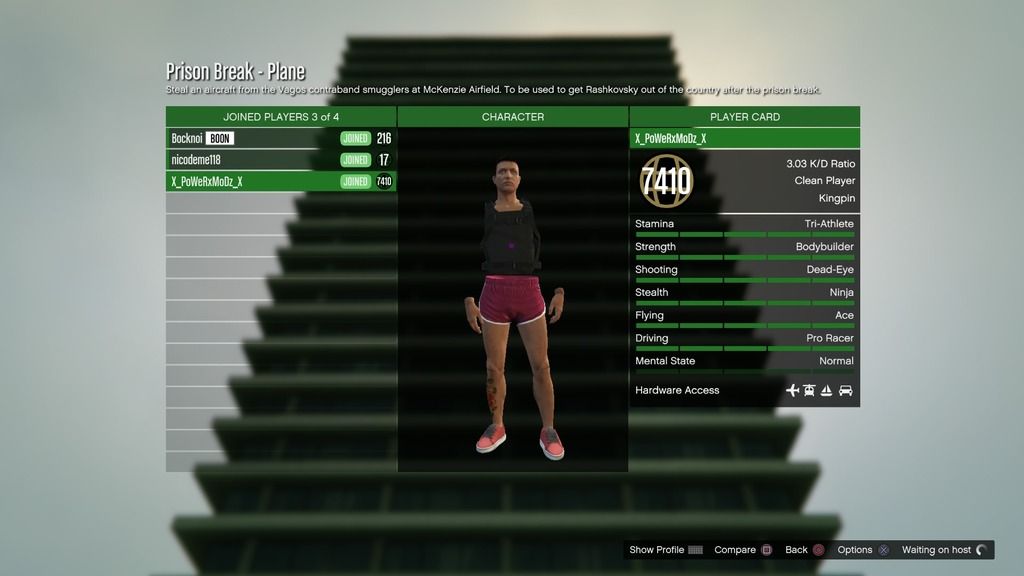Choose the X_PoWeRxMoDz_X player row
The image size is (1024, 576).
281,182
